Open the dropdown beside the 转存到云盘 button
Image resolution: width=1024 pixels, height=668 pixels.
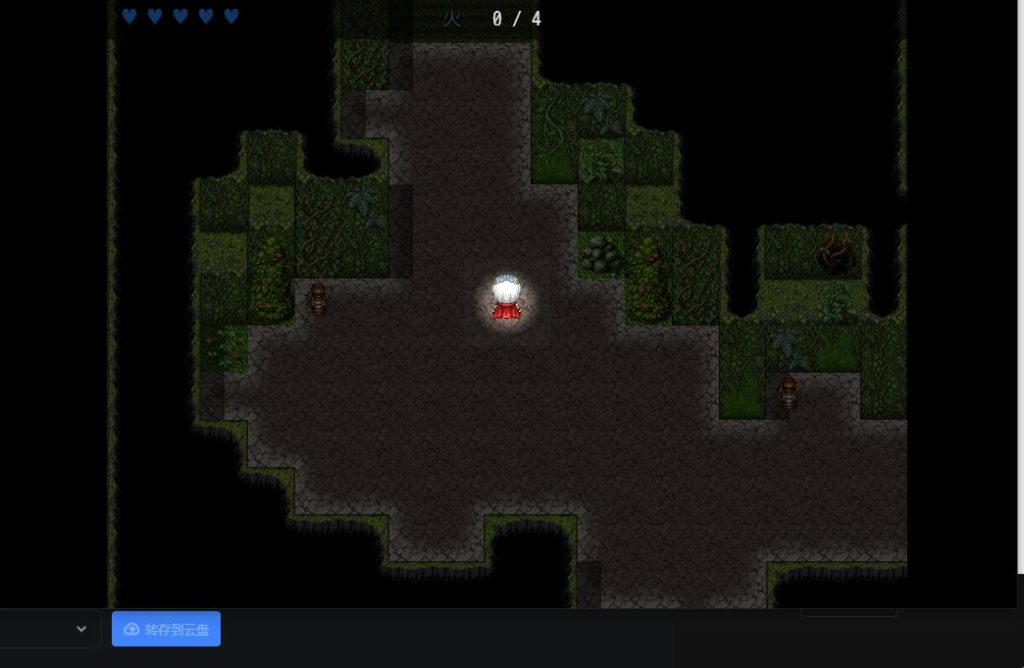pyautogui.click(x=80, y=629)
